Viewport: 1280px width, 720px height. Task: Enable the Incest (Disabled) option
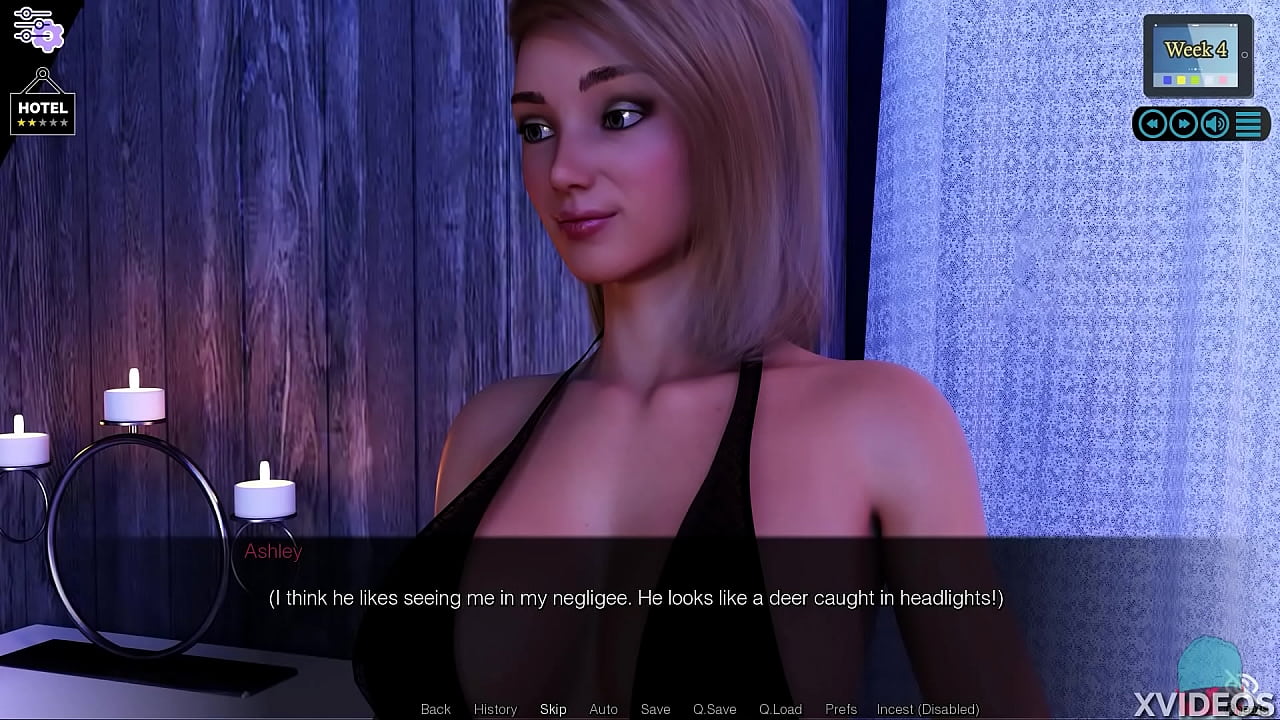click(926, 708)
